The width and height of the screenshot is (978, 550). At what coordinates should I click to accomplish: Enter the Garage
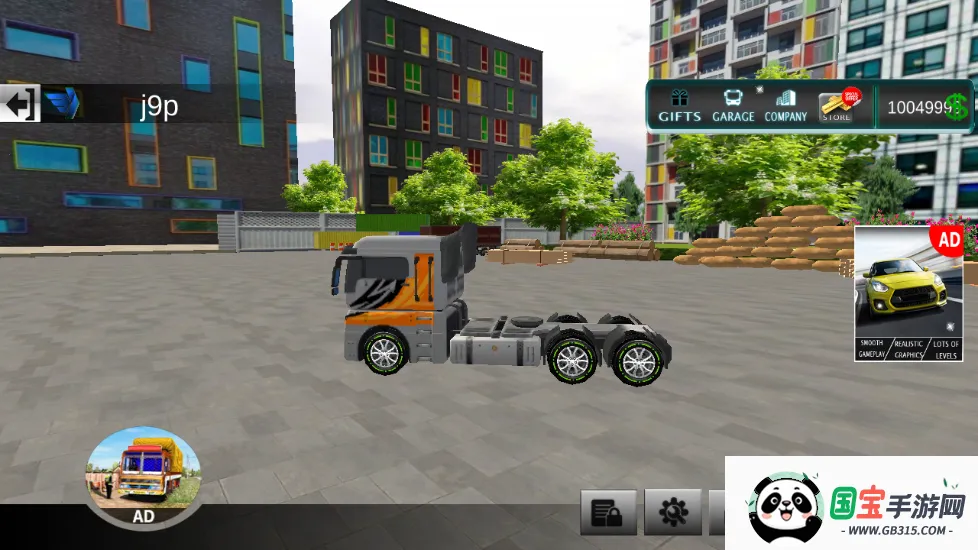pyautogui.click(x=733, y=106)
